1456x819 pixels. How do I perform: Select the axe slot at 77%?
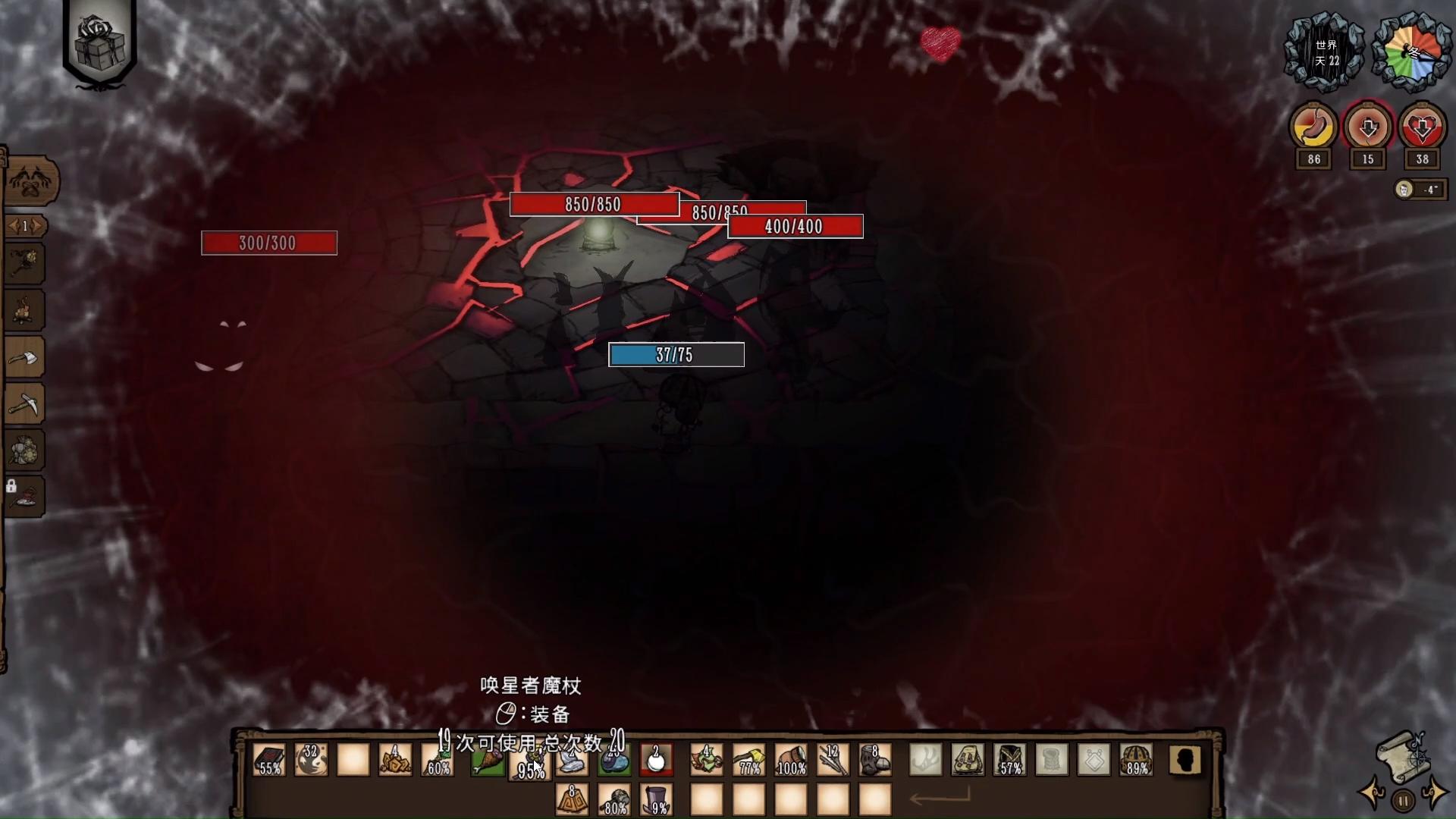click(x=748, y=760)
